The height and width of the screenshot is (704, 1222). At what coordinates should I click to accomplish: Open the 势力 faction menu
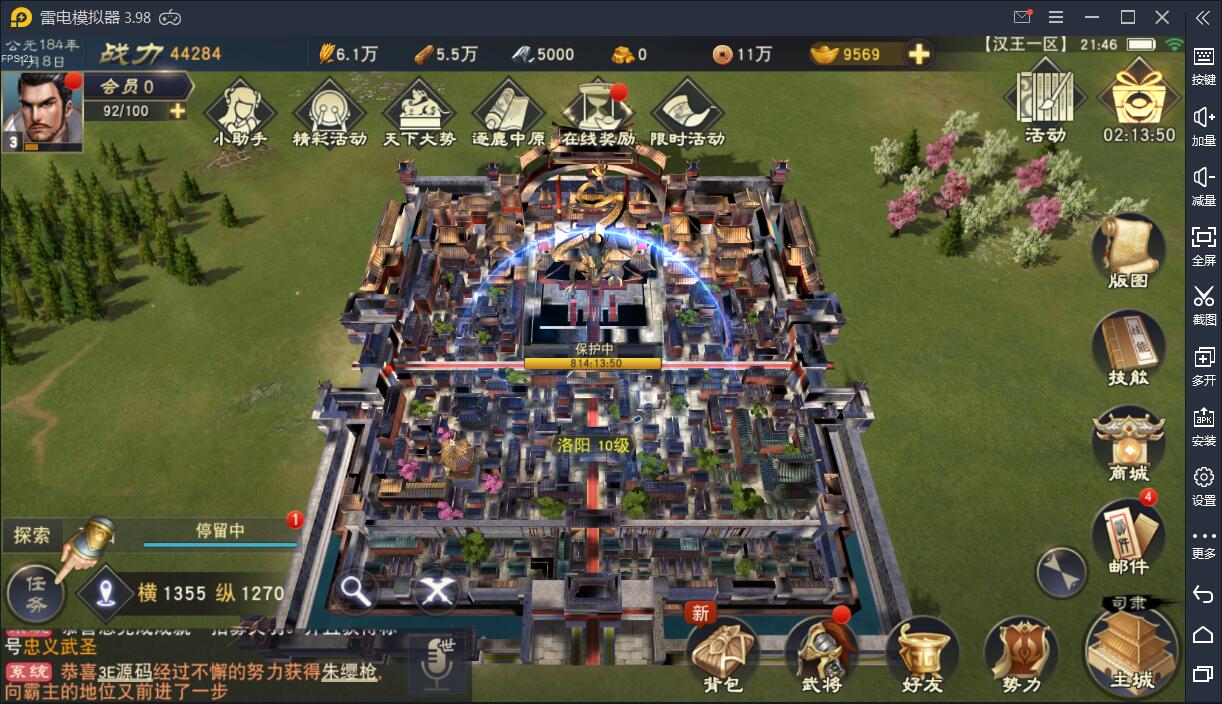point(1021,655)
